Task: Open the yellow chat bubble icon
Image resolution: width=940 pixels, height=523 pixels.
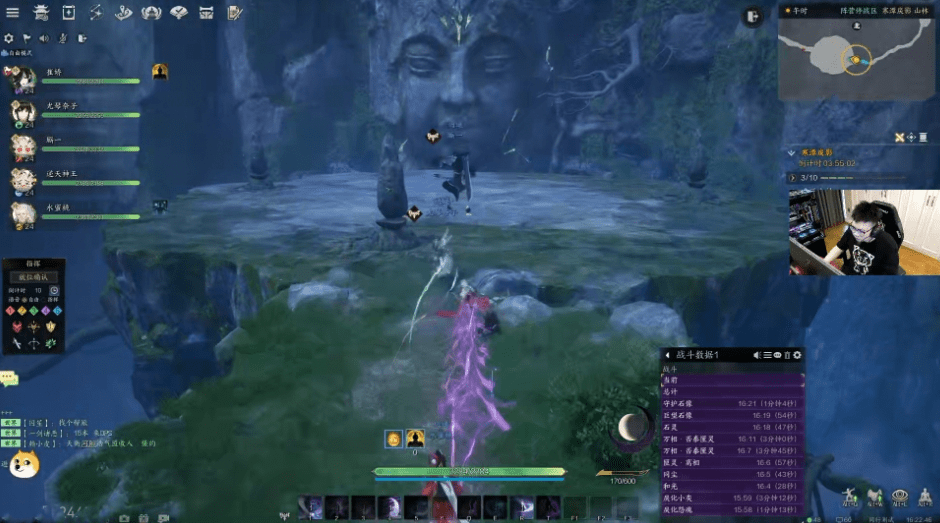Action: [9, 378]
